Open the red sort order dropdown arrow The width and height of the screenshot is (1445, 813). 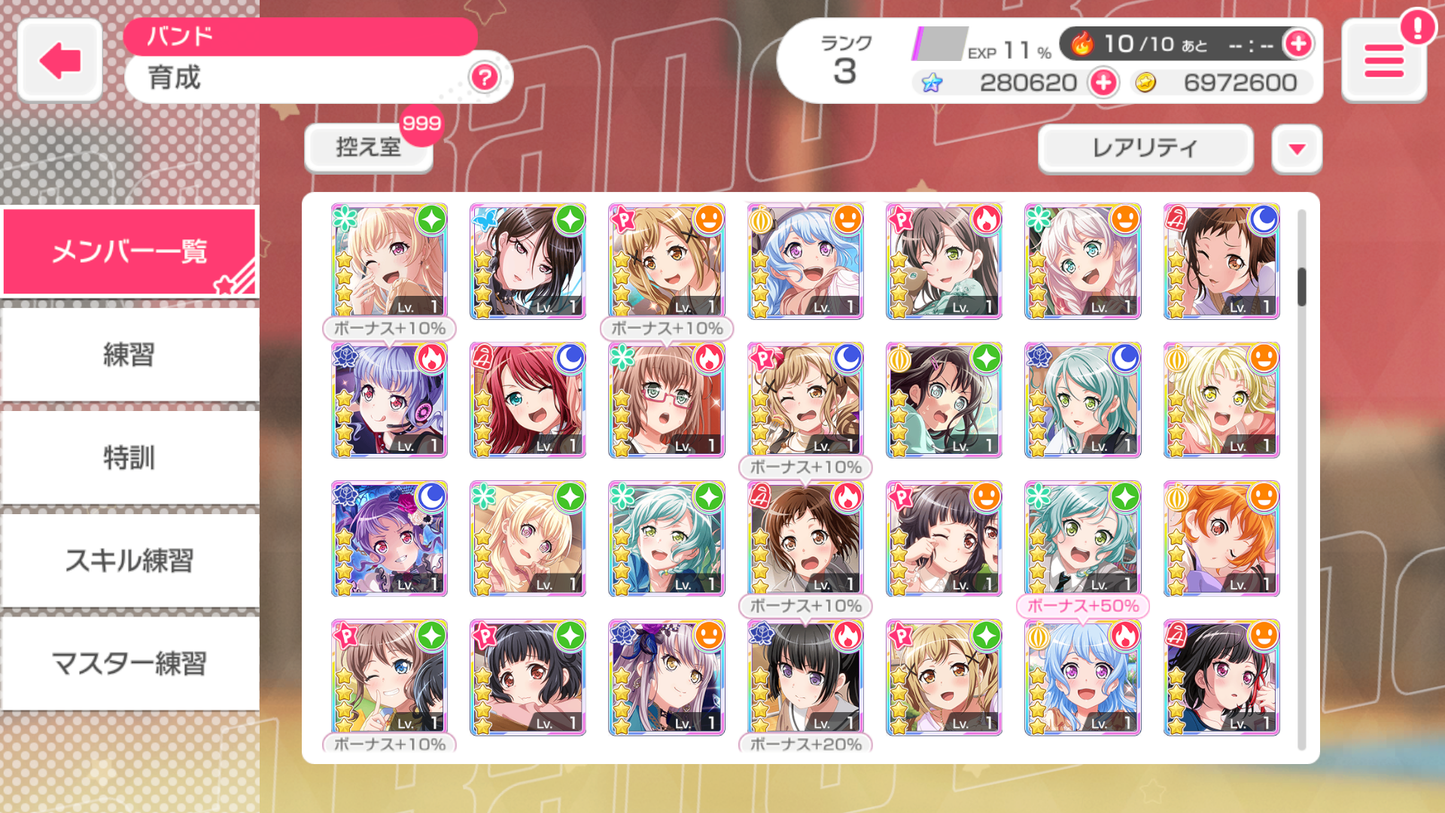point(1297,148)
